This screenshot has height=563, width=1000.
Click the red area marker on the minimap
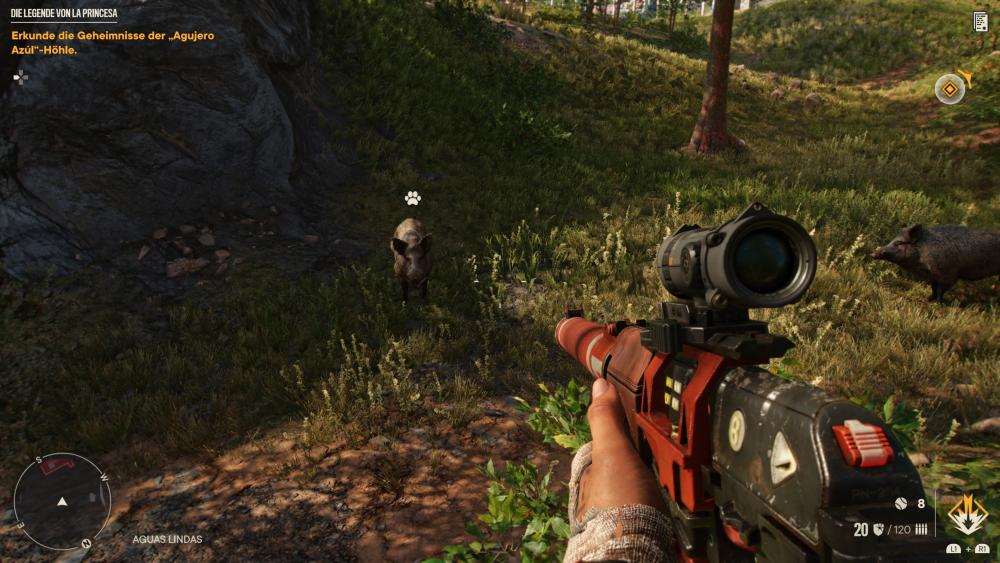pos(58,466)
